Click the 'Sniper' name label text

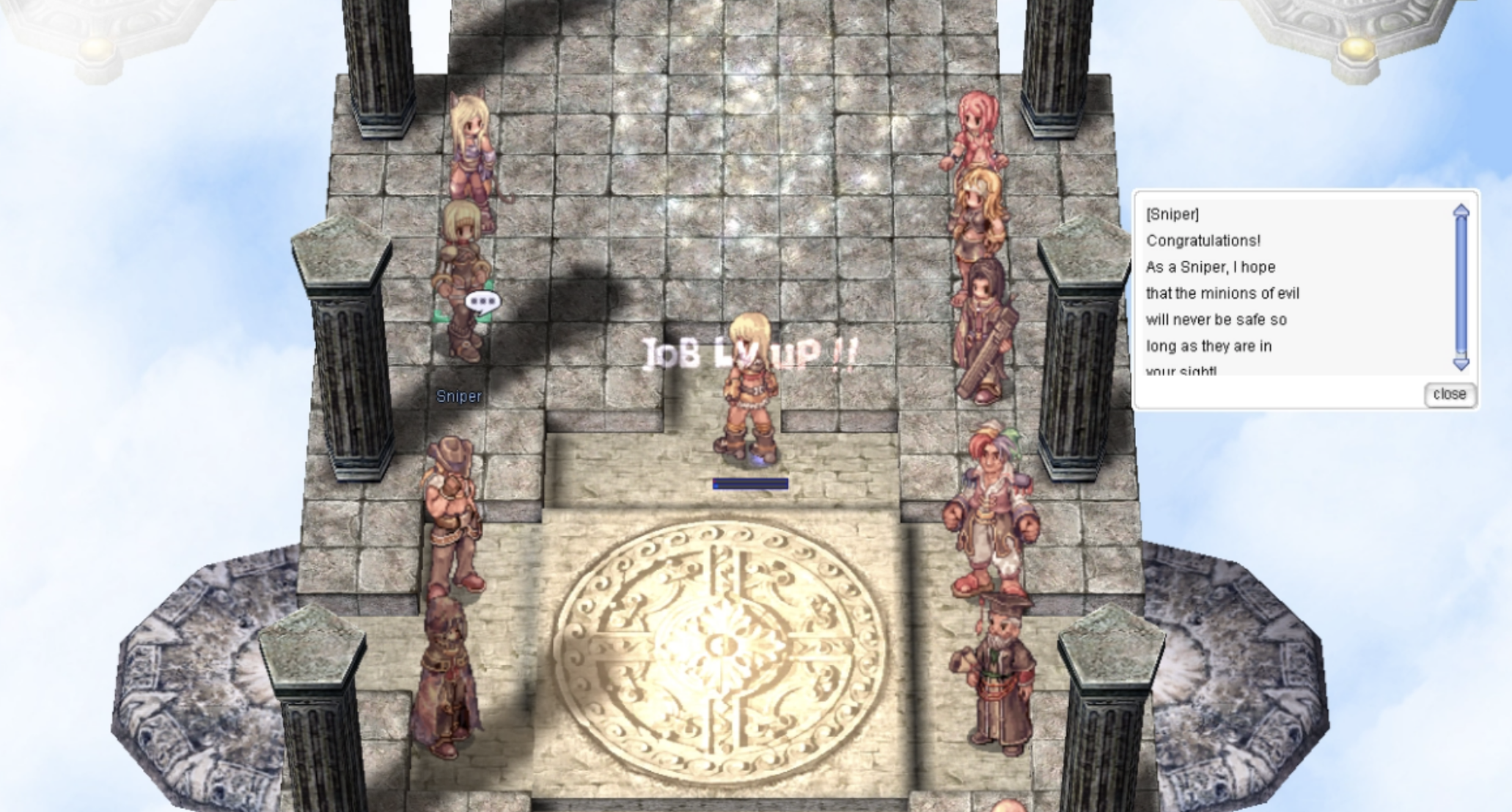coord(458,396)
